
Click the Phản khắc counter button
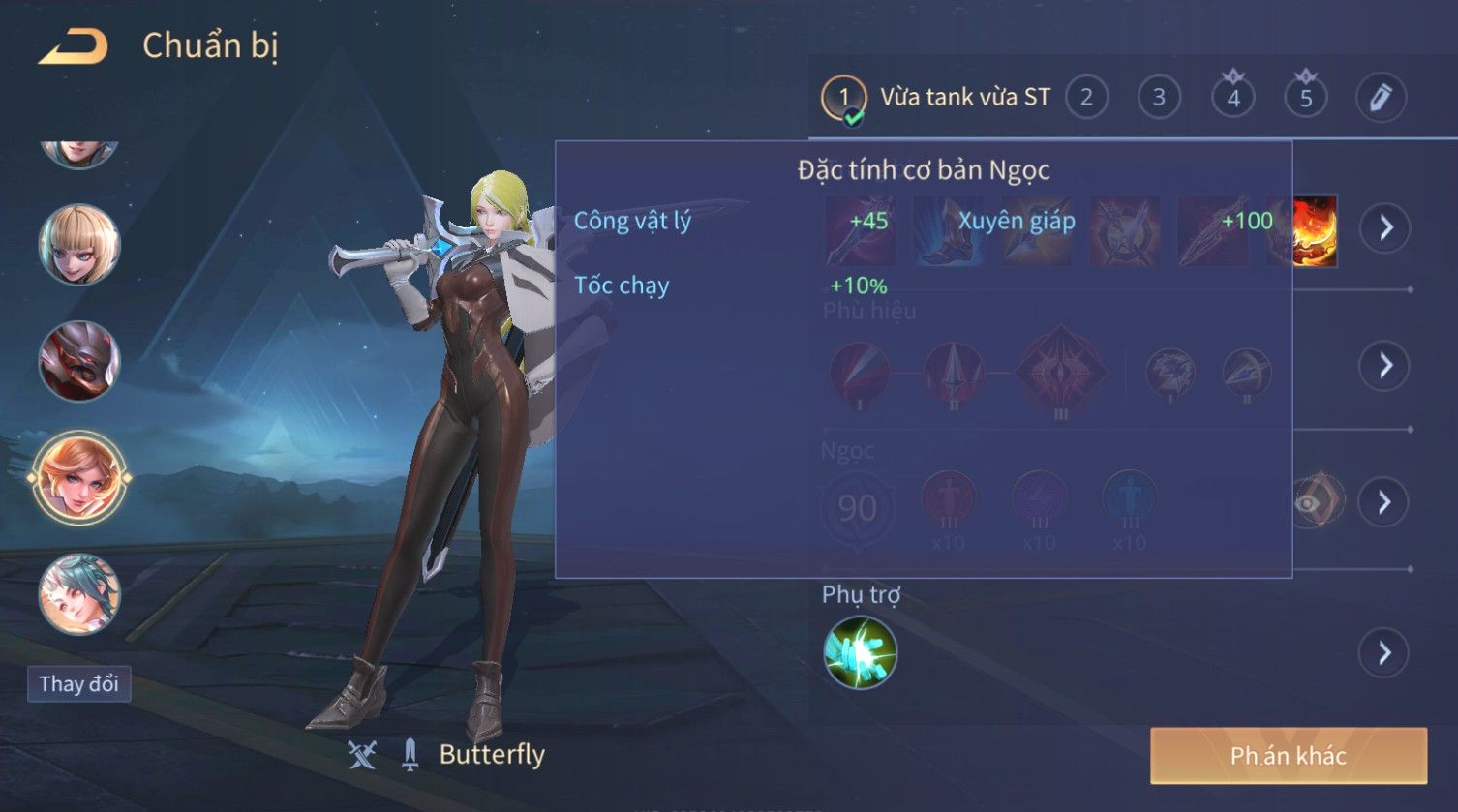click(1288, 756)
